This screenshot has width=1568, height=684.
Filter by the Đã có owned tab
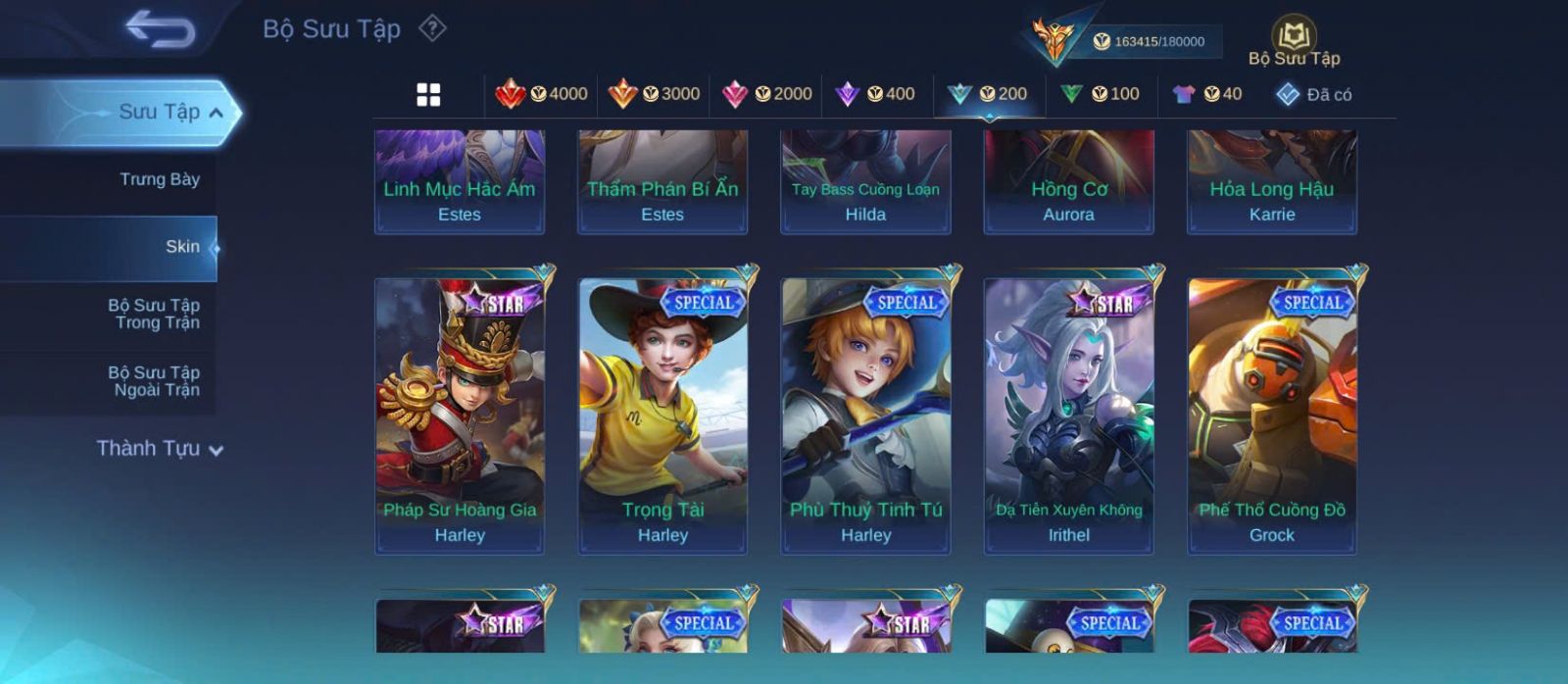(x=1313, y=94)
